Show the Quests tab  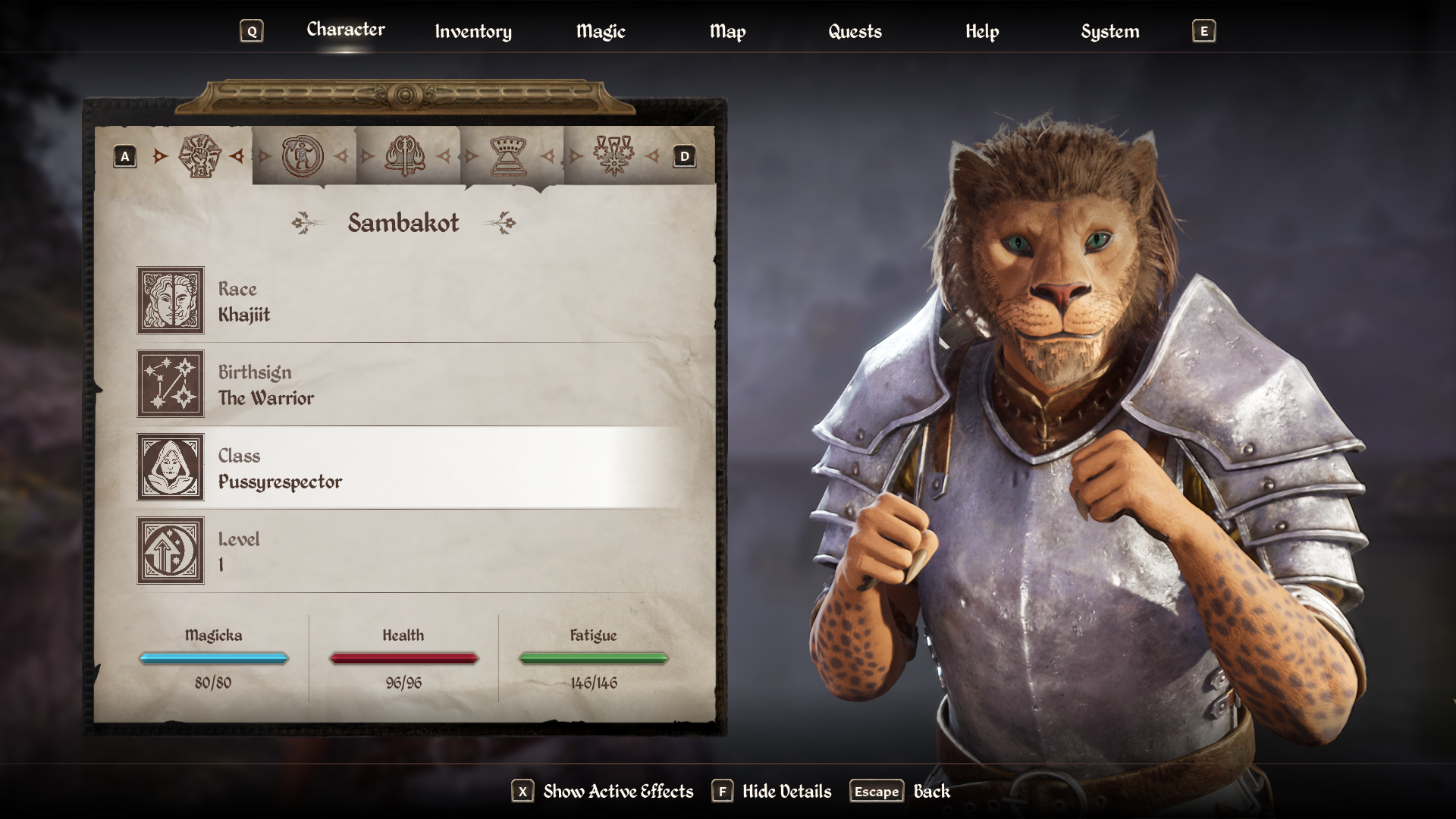click(x=855, y=32)
